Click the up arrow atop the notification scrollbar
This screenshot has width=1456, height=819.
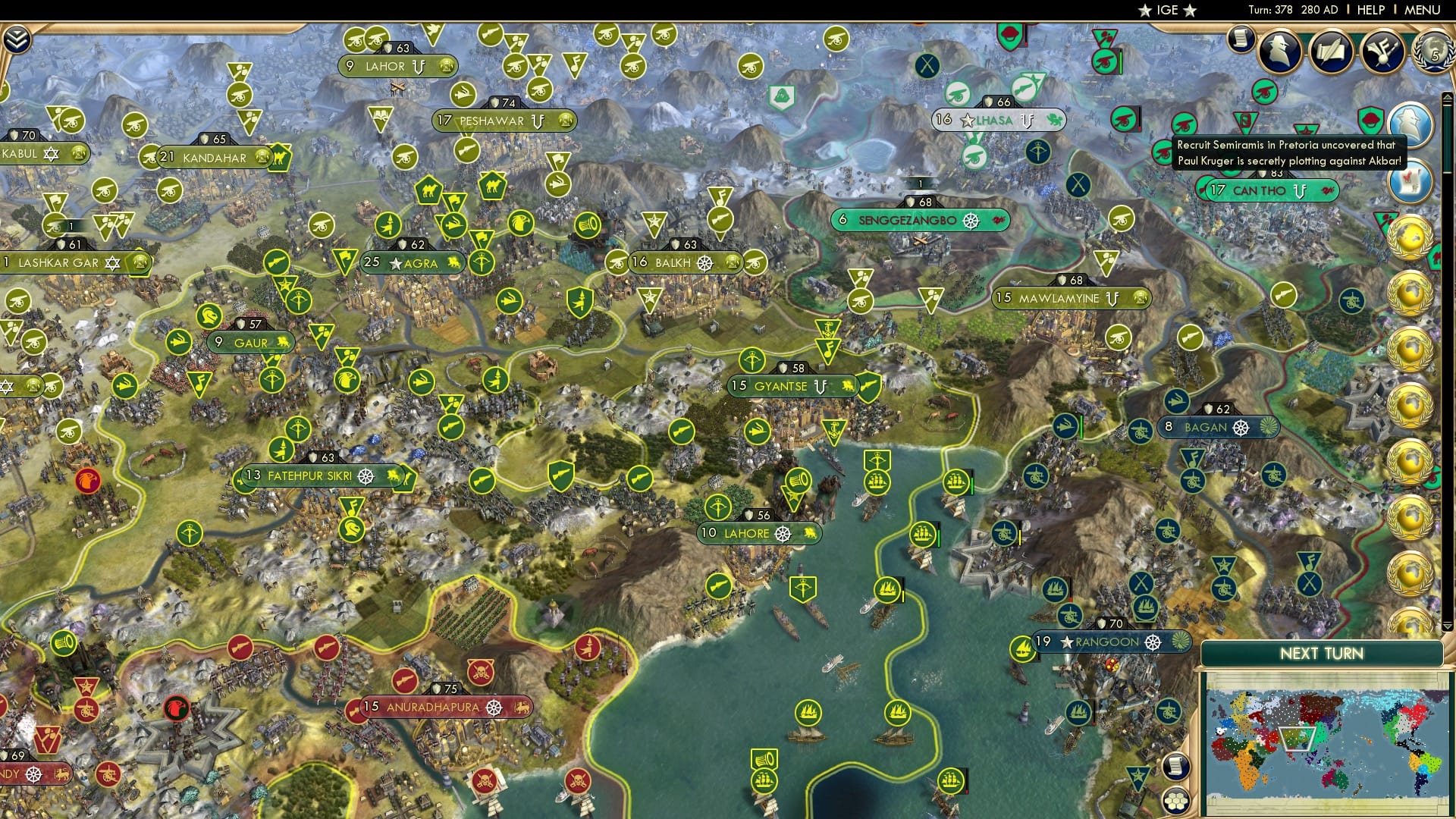click(1447, 97)
